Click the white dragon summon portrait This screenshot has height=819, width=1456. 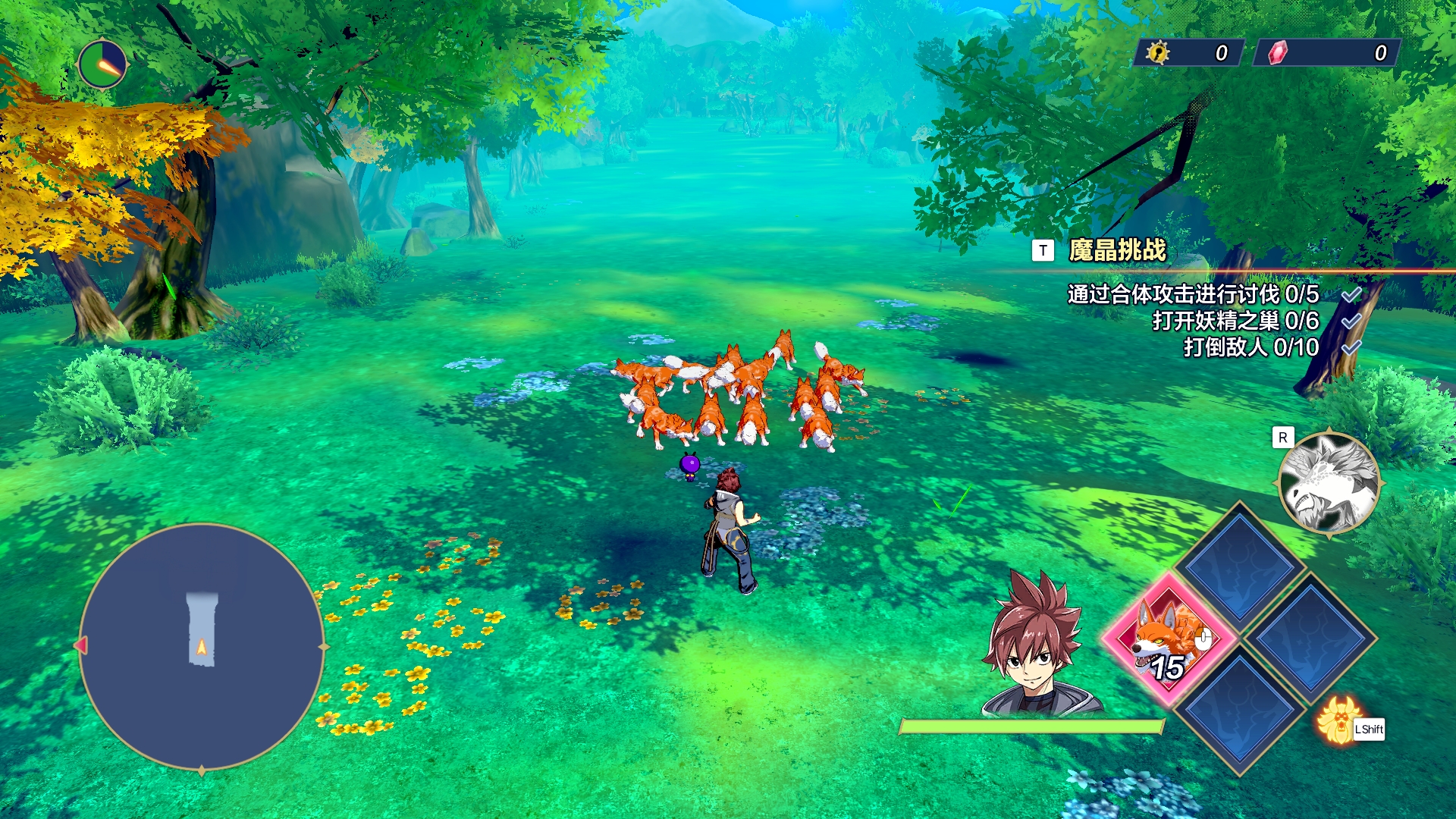(x=1329, y=483)
